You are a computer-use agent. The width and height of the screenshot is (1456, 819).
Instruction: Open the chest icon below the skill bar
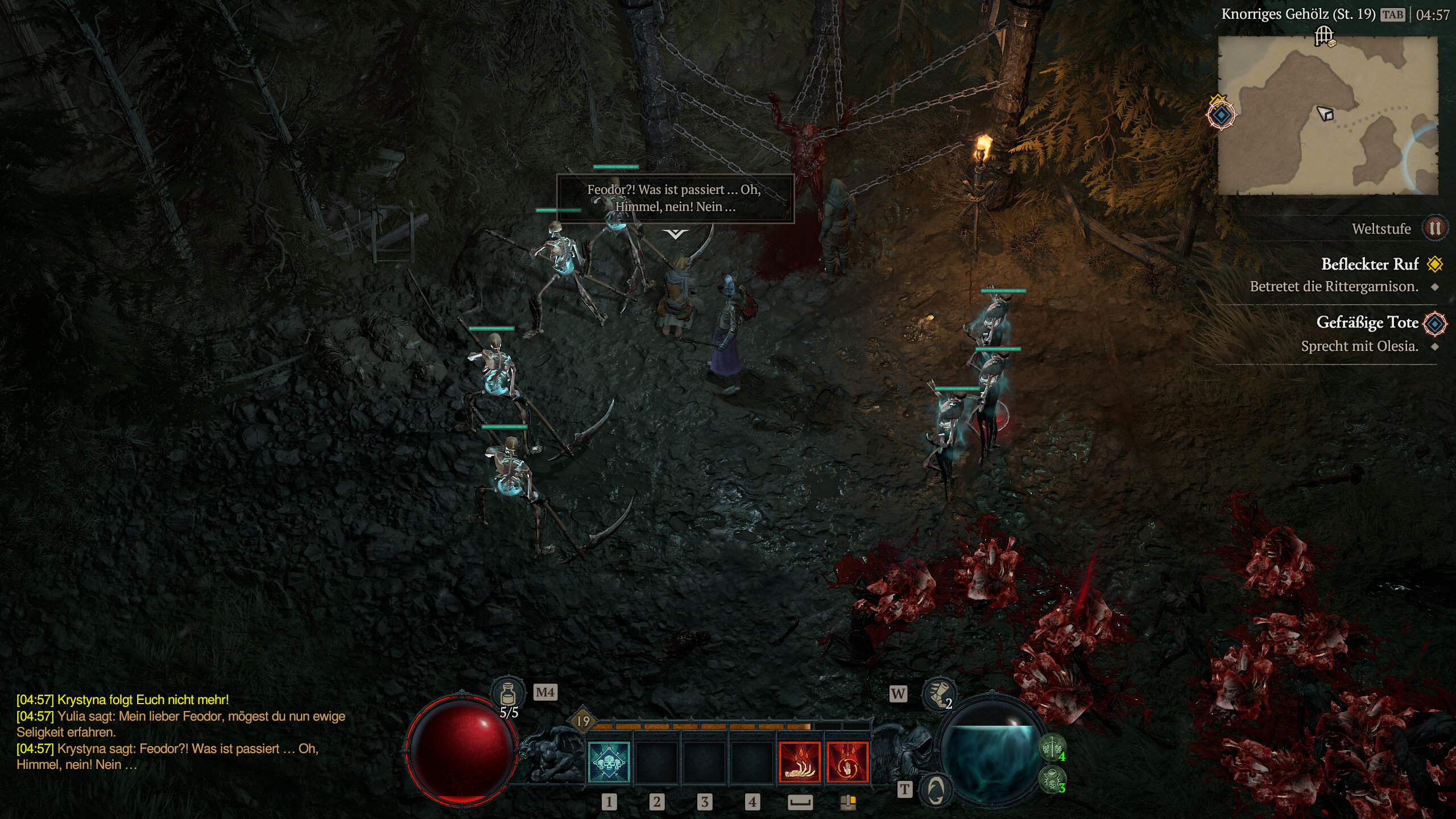848,802
